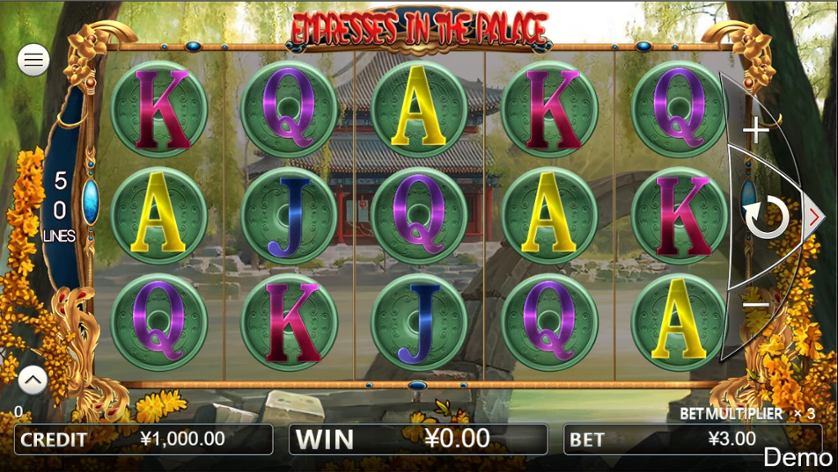Increase the bet with the plus button
This screenshot has height=472, width=838.
tap(757, 129)
